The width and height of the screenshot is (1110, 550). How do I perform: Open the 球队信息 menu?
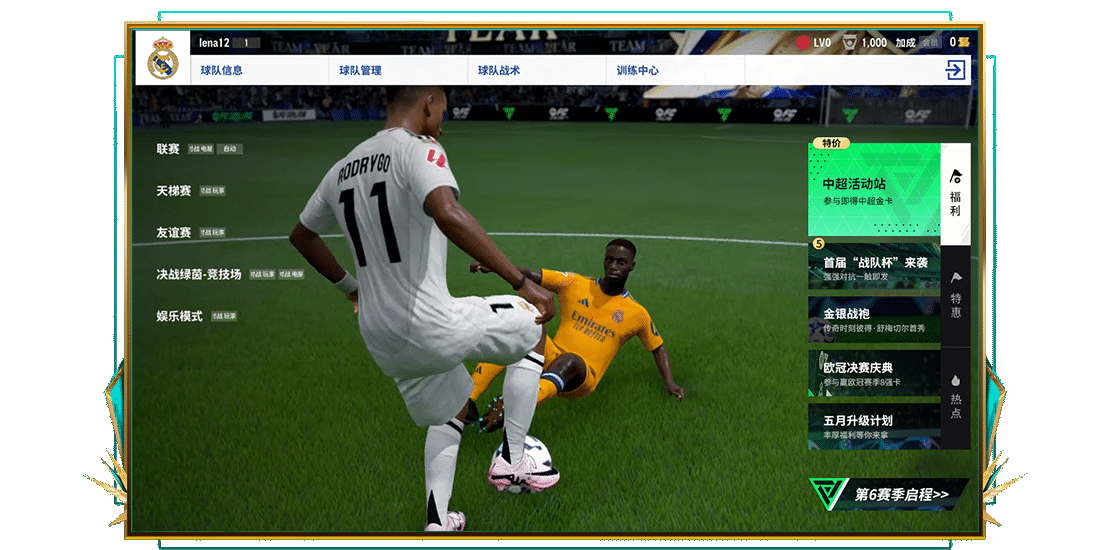[x=221, y=71]
